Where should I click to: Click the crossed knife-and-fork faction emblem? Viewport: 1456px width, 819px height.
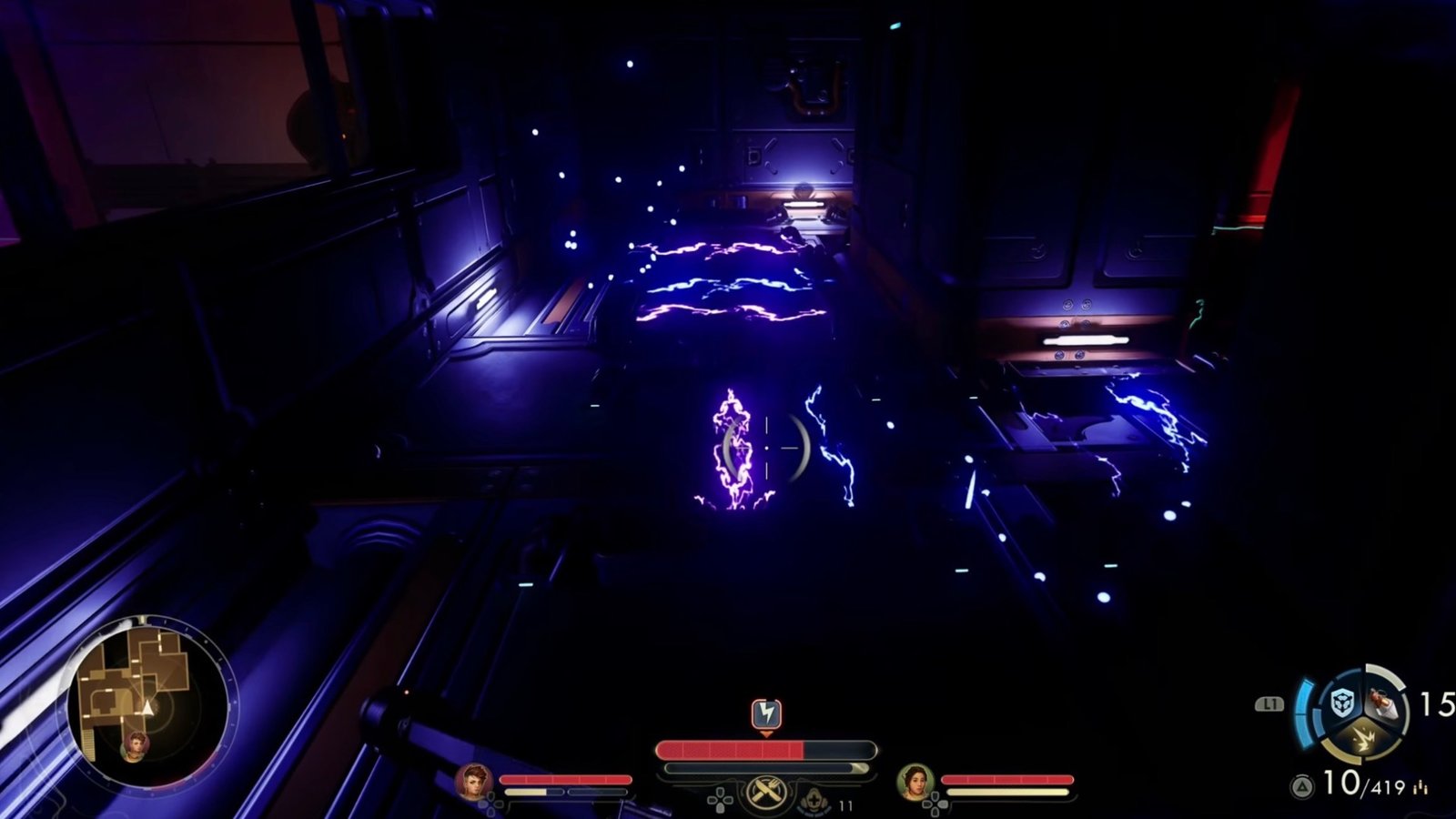pos(766,790)
